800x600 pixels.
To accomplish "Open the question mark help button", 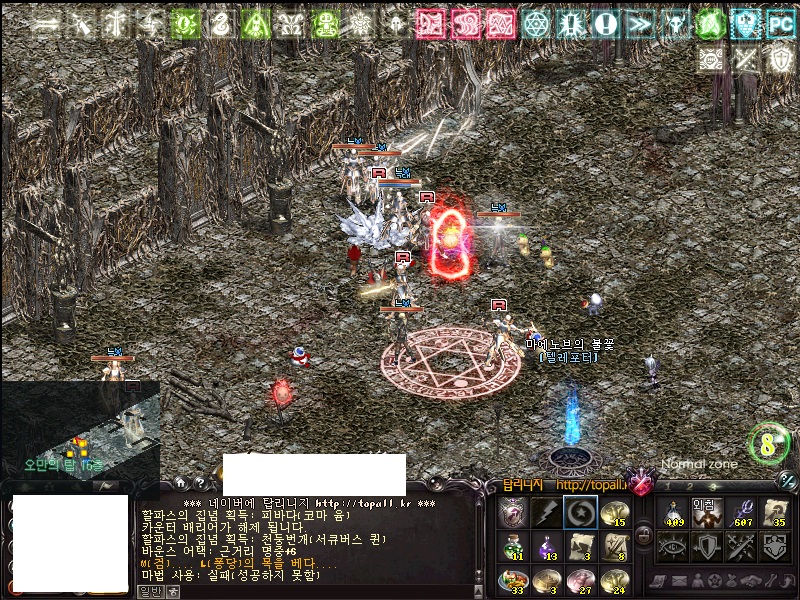I will pyautogui.click(x=200, y=483).
